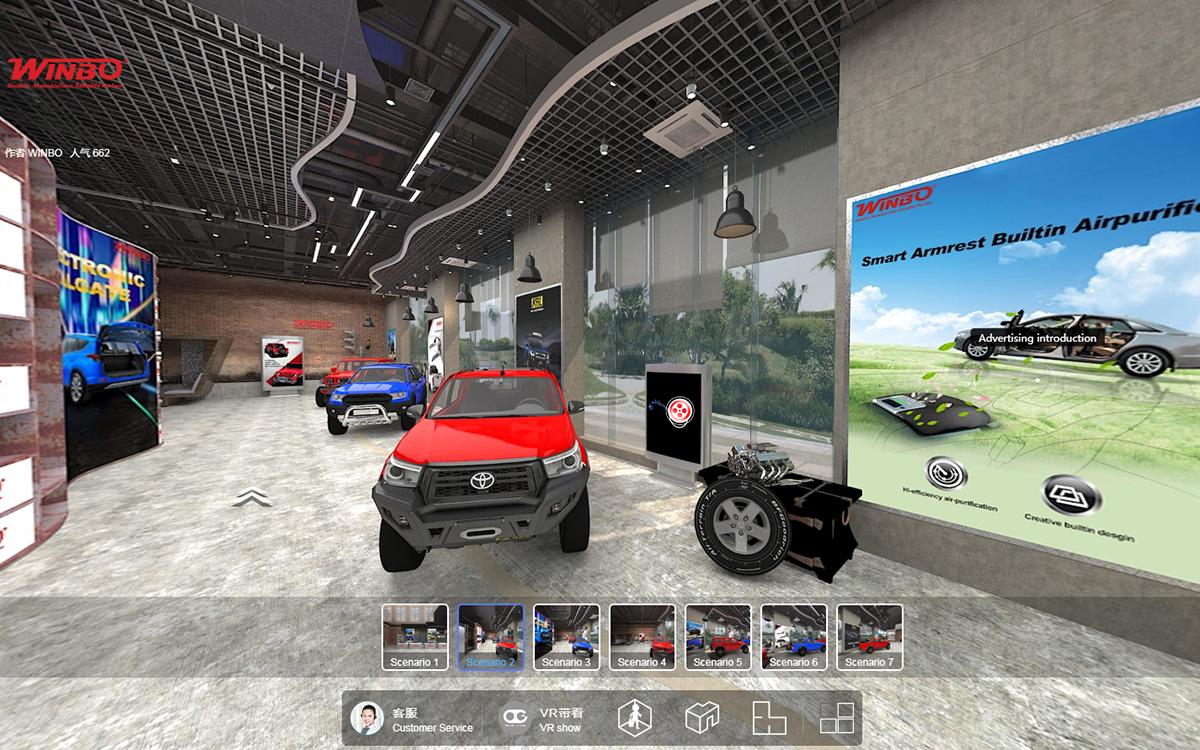Click the forward navigation arrow on floor

pyautogui.click(x=252, y=497)
